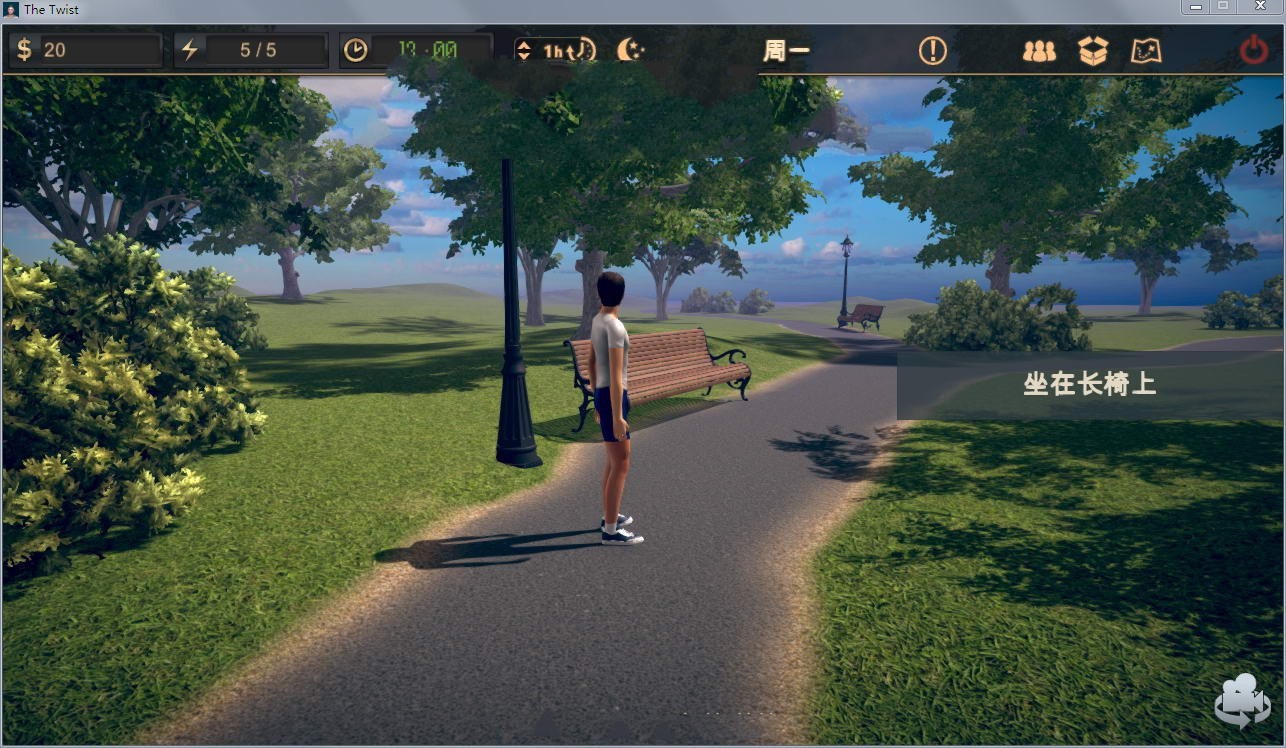The width and height of the screenshot is (1286, 748).
Task: Open the town map icon
Action: (x=1146, y=51)
